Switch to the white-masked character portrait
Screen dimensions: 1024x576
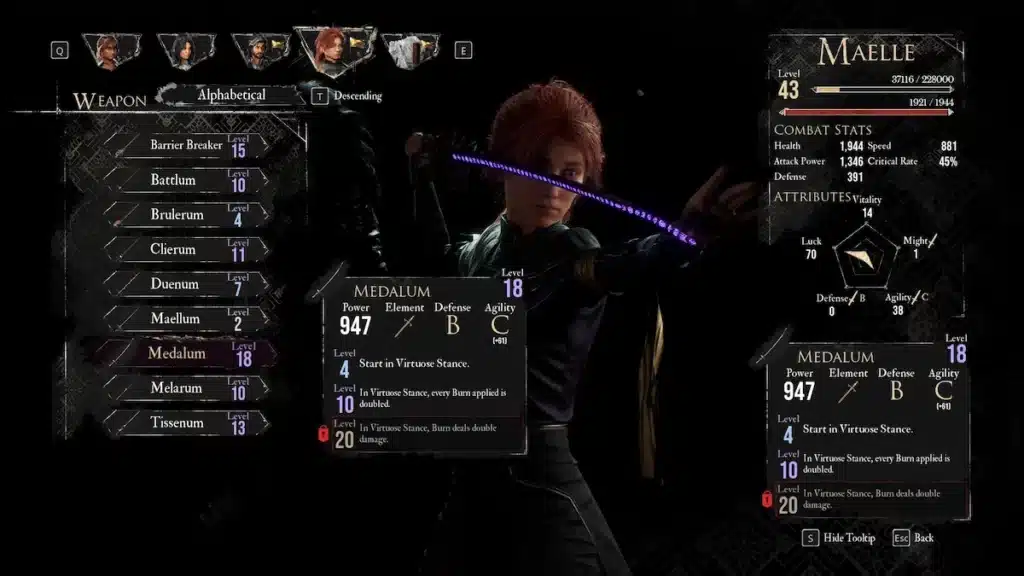[408, 50]
